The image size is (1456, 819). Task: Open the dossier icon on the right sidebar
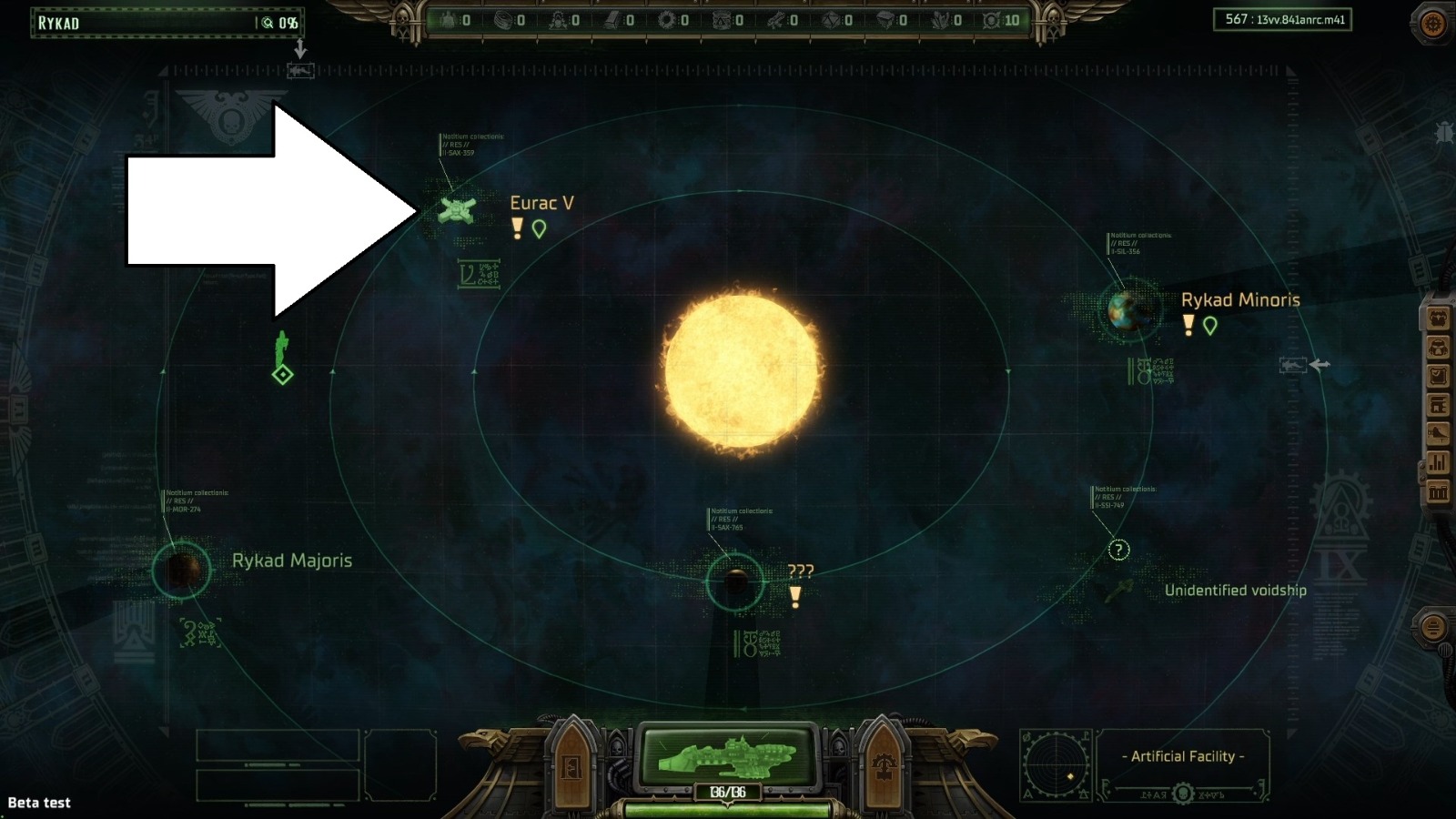(1438, 373)
